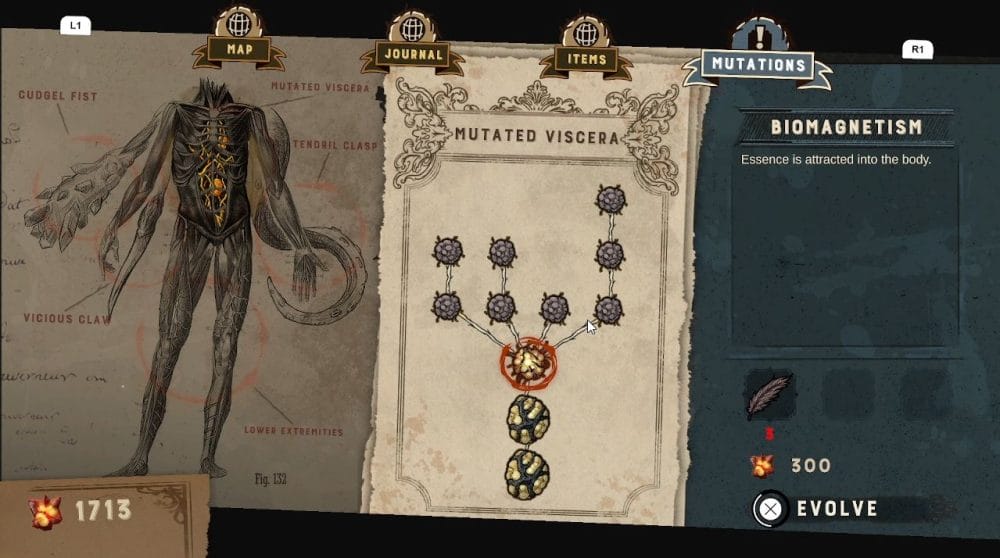The height and width of the screenshot is (558, 1000).
Task: Click the feather ingredient slot
Action: [769, 396]
